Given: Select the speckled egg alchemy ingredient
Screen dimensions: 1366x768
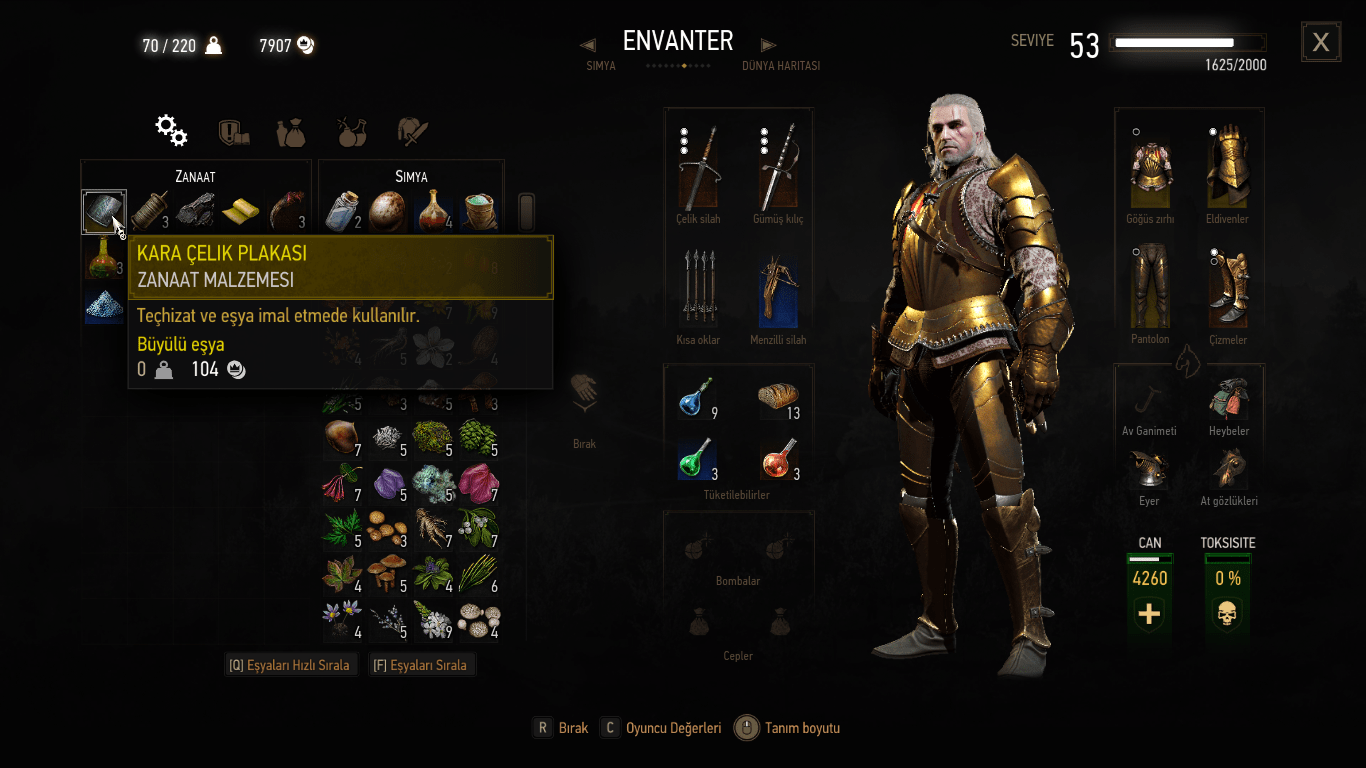Looking at the screenshot, I should pos(387,211).
